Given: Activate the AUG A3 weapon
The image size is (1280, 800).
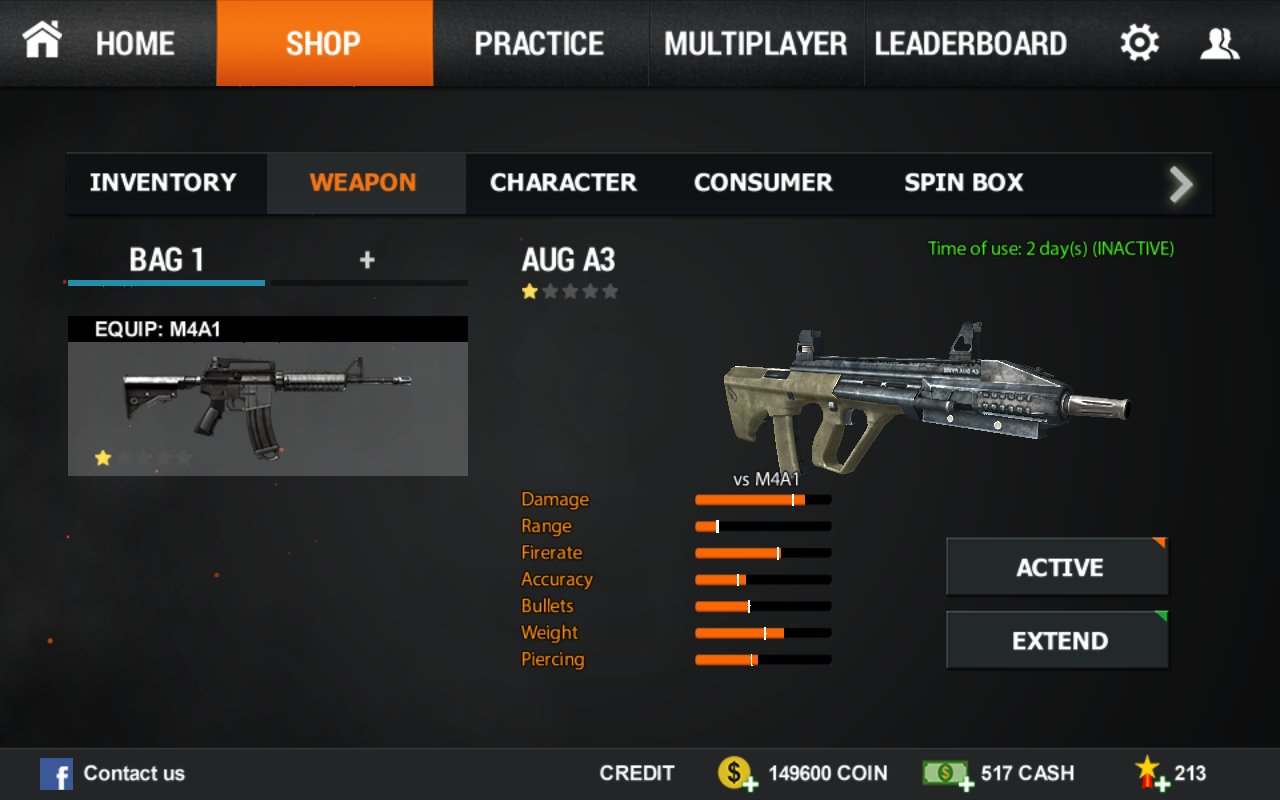Looking at the screenshot, I should [1058, 567].
